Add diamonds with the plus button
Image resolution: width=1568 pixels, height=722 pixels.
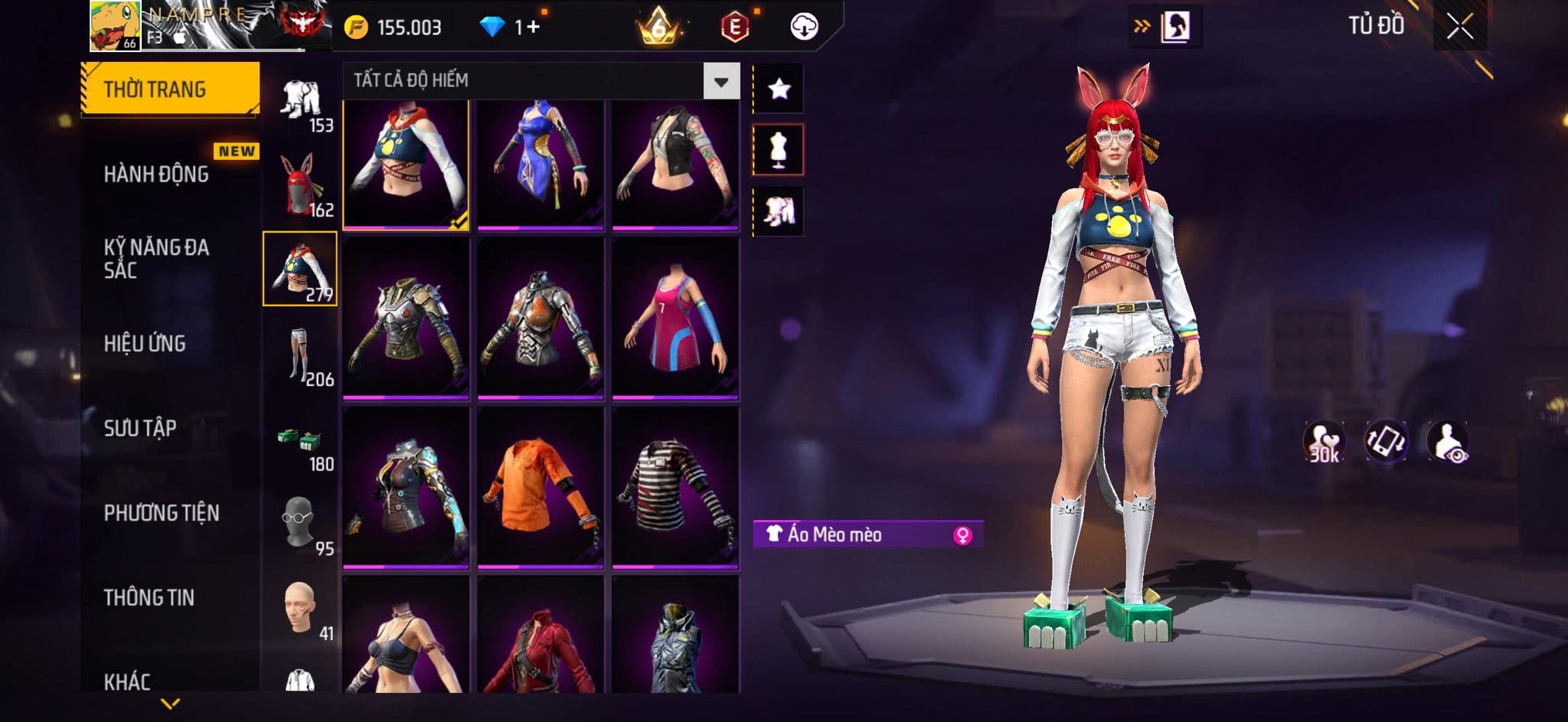pyautogui.click(x=533, y=28)
